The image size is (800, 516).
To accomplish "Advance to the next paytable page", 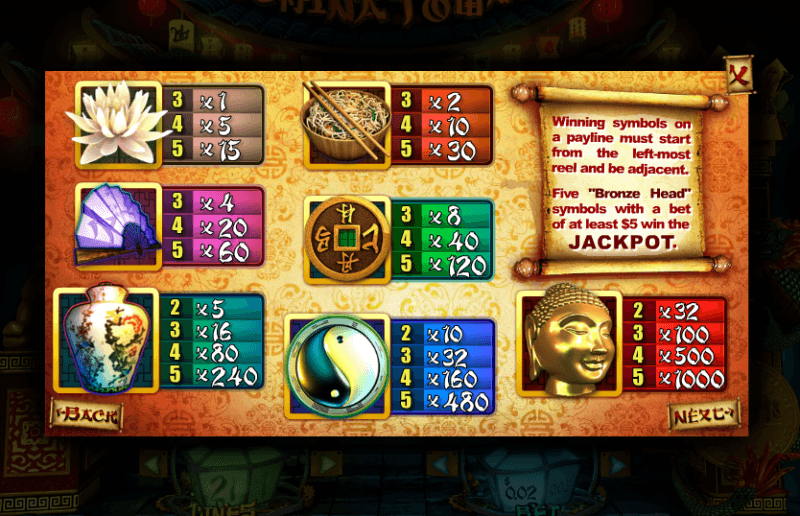I will [703, 414].
